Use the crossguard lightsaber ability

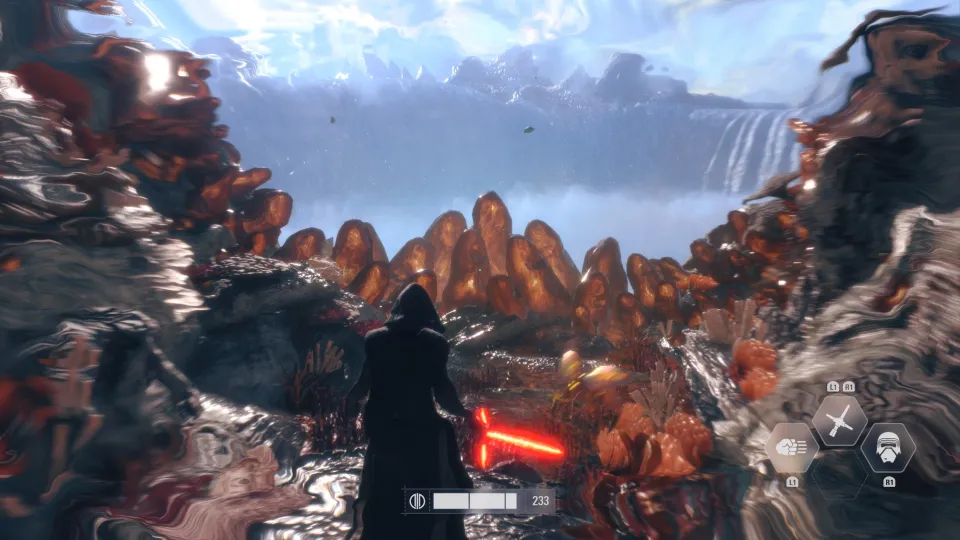[x=839, y=420]
